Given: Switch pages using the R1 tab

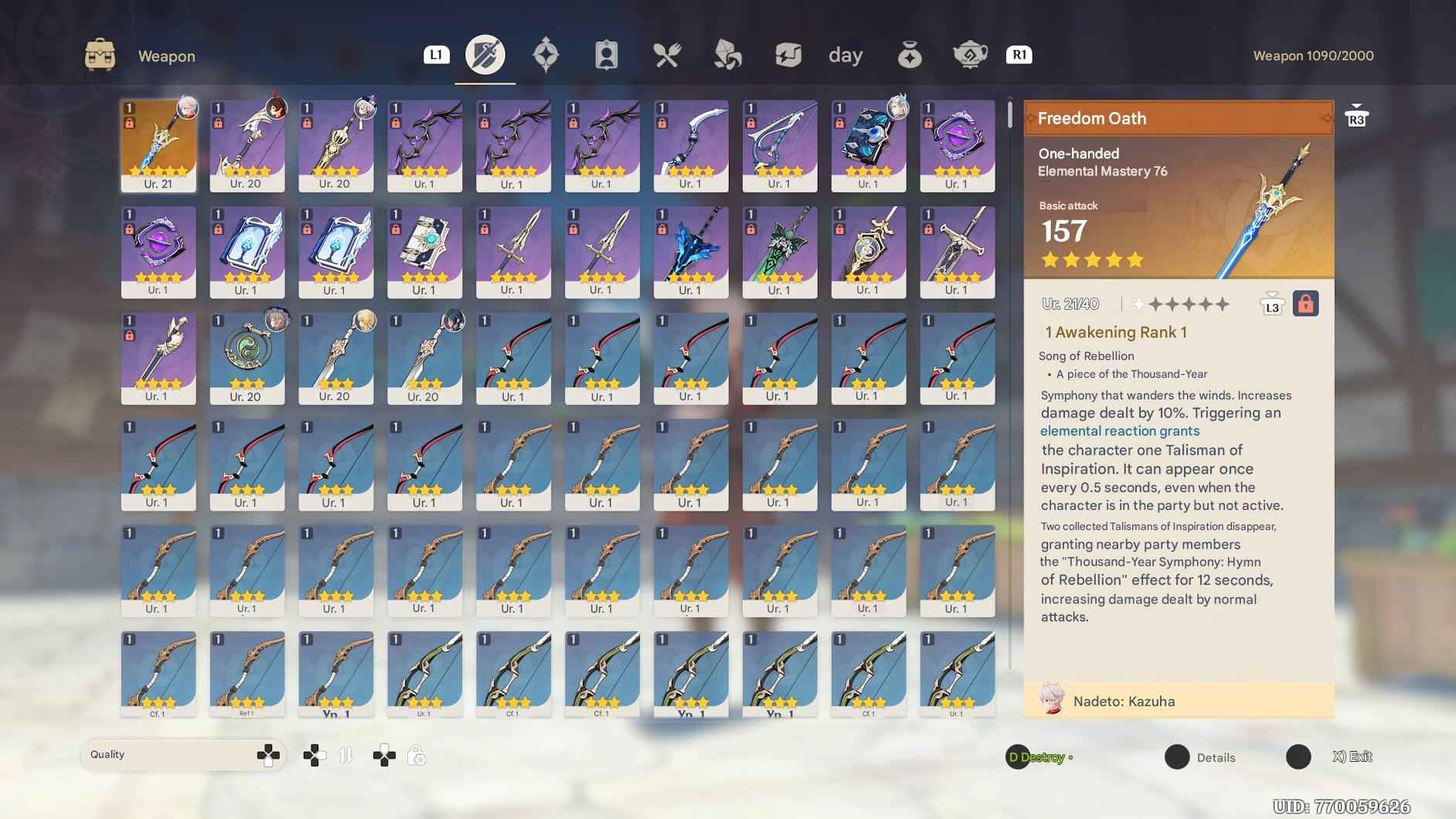Looking at the screenshot, I should (x=1020, y=54).
